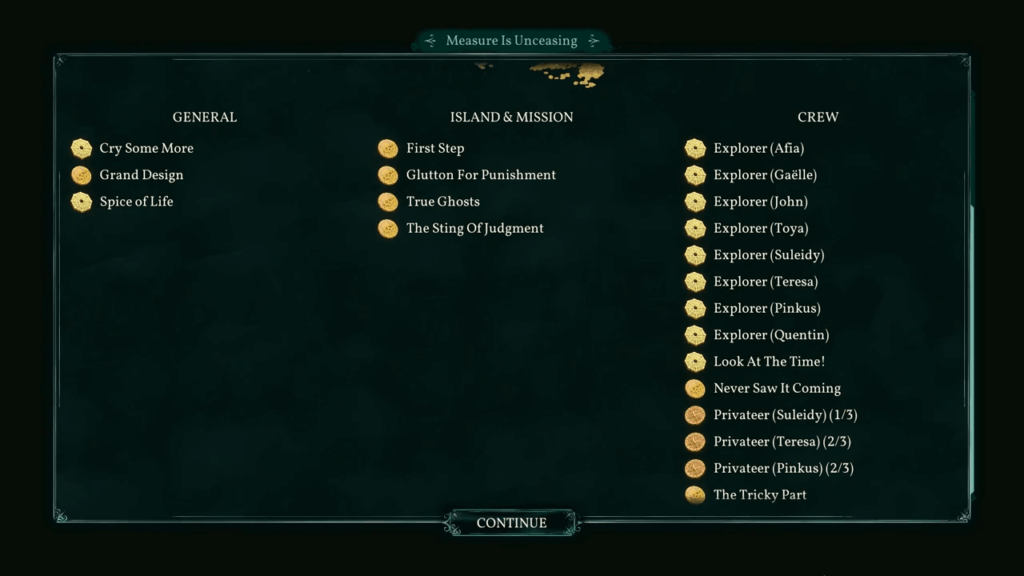Viewport: 1024px width, 576px height.
Task: Click the Continue button
Action: click(x=511, y=523)
